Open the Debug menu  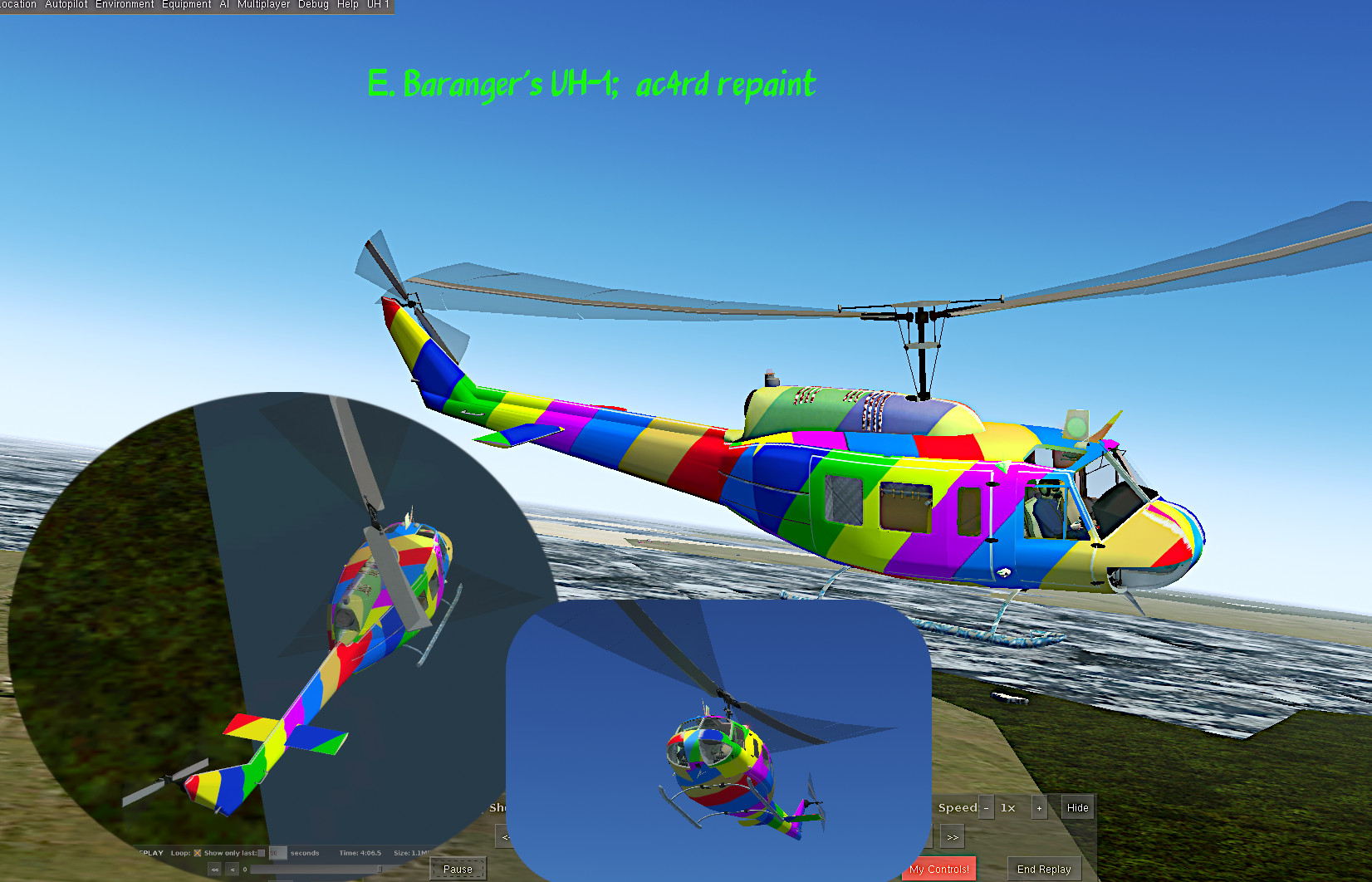313,4
